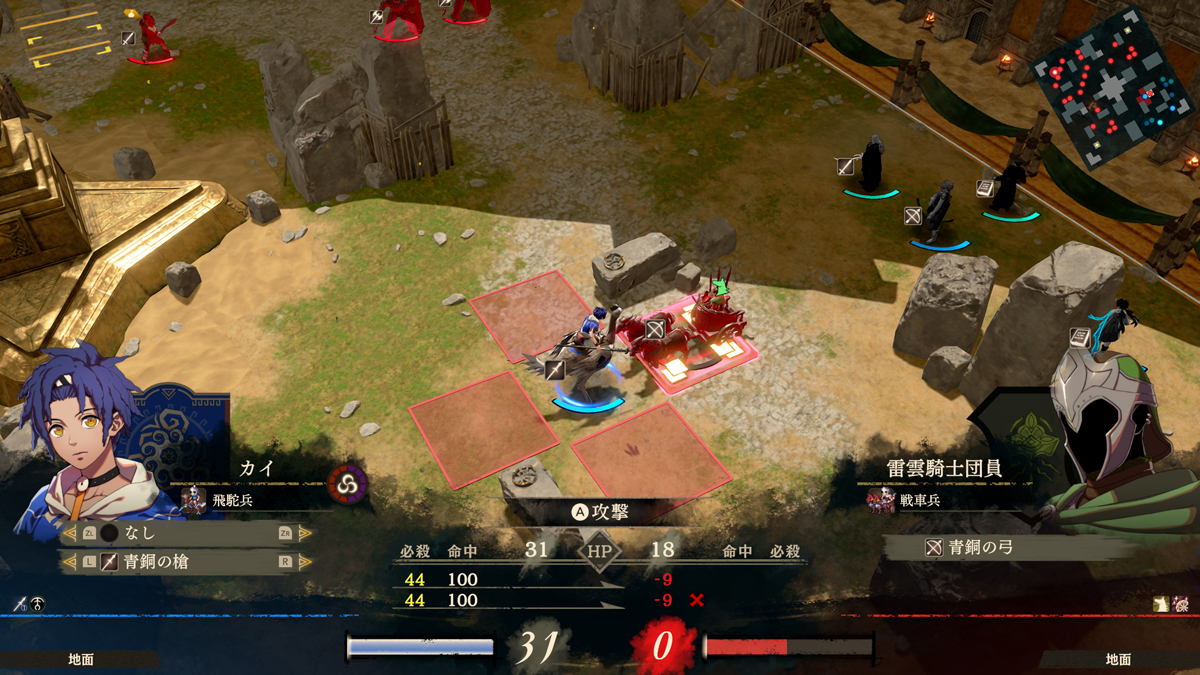Click the round triskelion emblem beside カイ
1200x675 pixels.
click(x=348, y=485)
